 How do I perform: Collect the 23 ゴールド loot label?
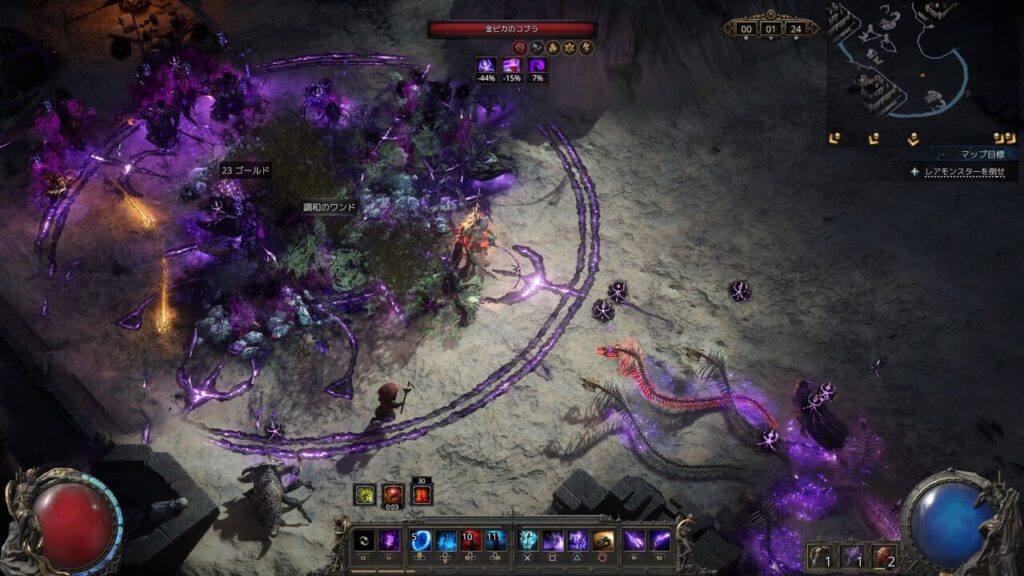[x=245, y=171]
